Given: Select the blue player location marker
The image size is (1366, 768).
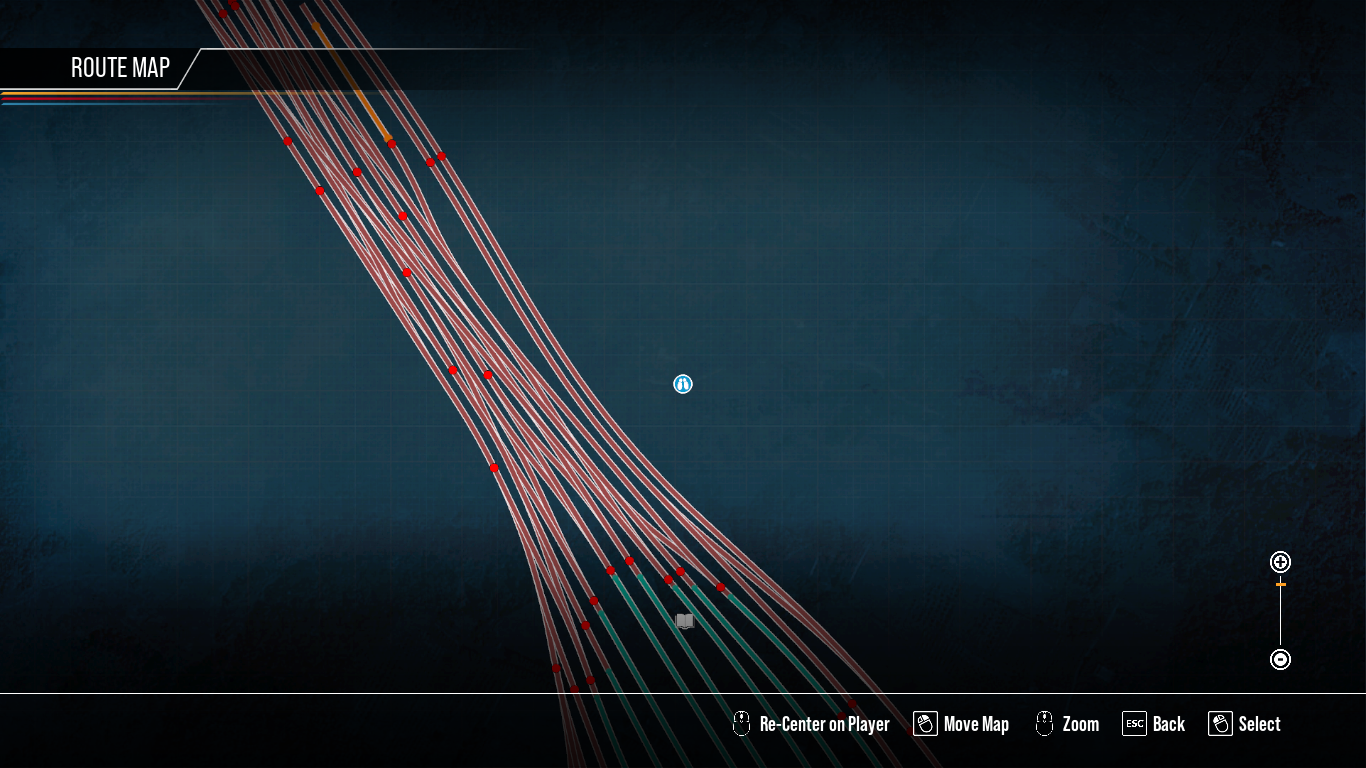Looking at the screenshot, I should tap(683, 384).
